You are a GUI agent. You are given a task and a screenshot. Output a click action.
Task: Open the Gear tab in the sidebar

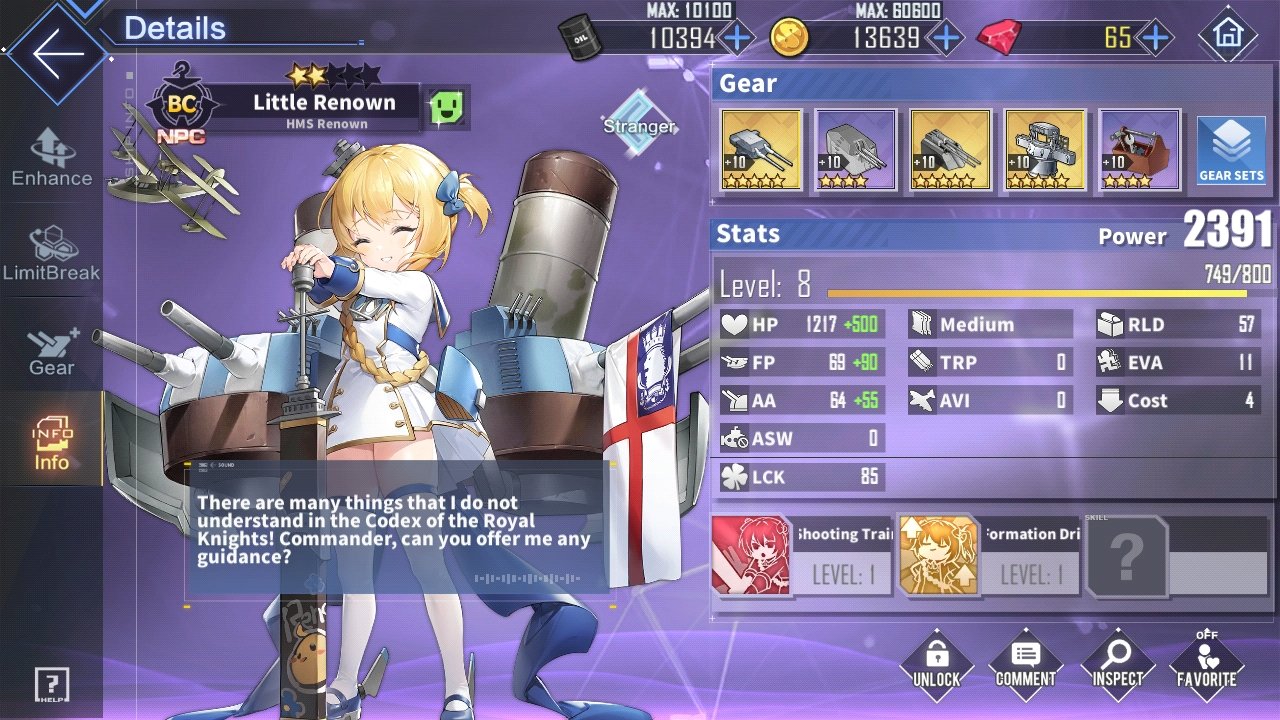click(x=52, y=350)
